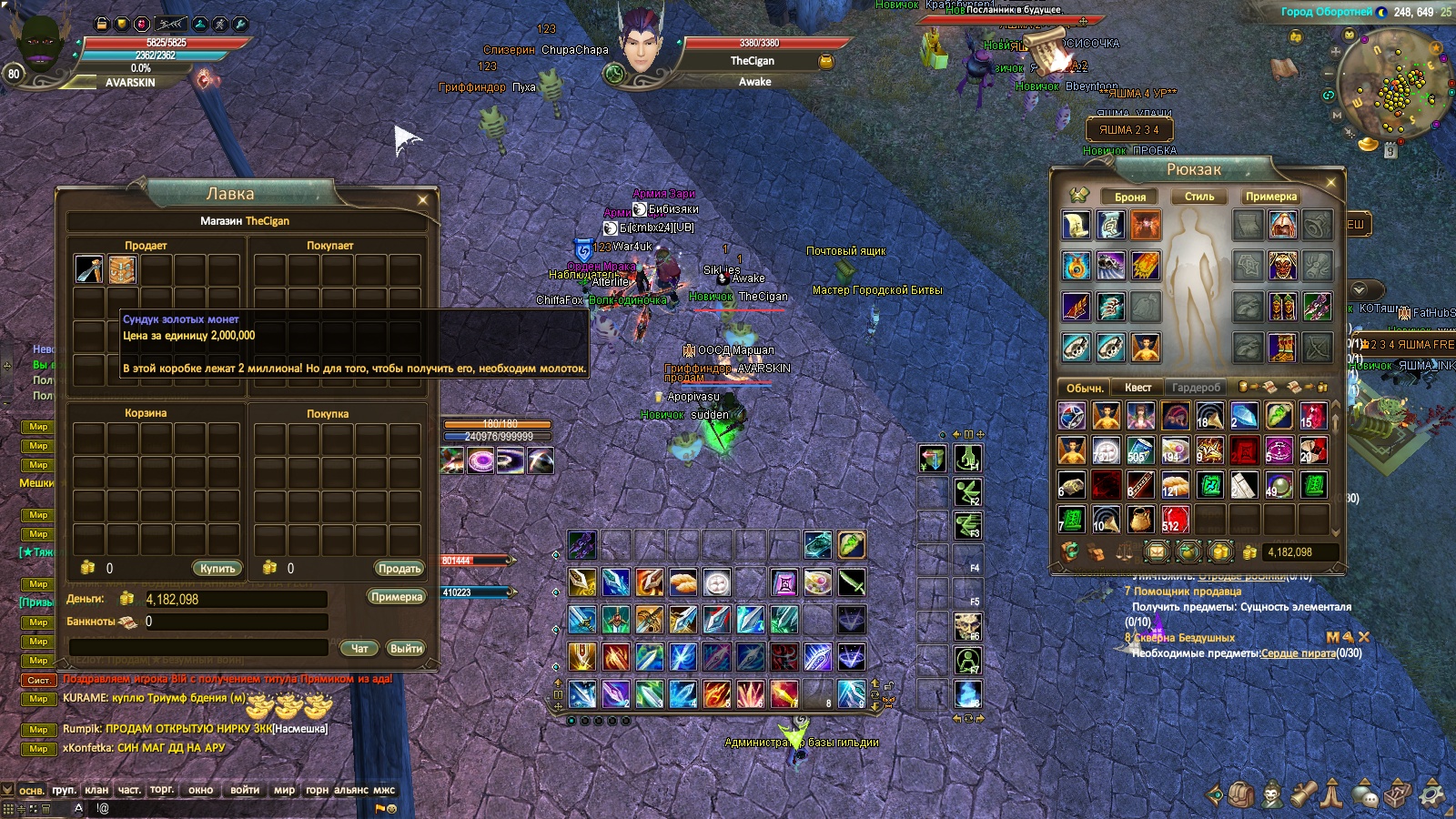
Task: Open the Примерка preview in shop
Action: pos(396,597)
